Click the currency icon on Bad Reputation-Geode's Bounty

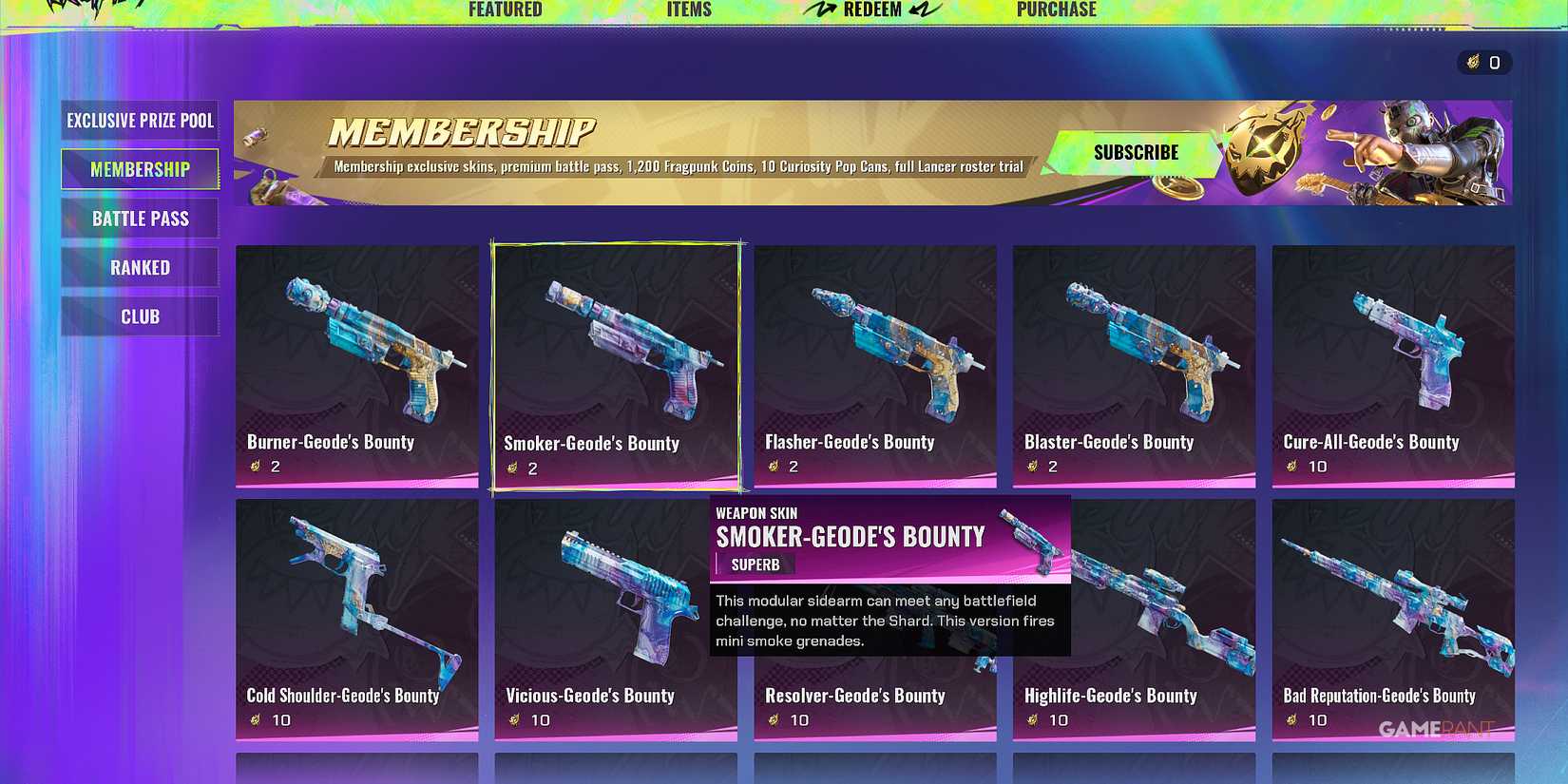[1291, 720]
